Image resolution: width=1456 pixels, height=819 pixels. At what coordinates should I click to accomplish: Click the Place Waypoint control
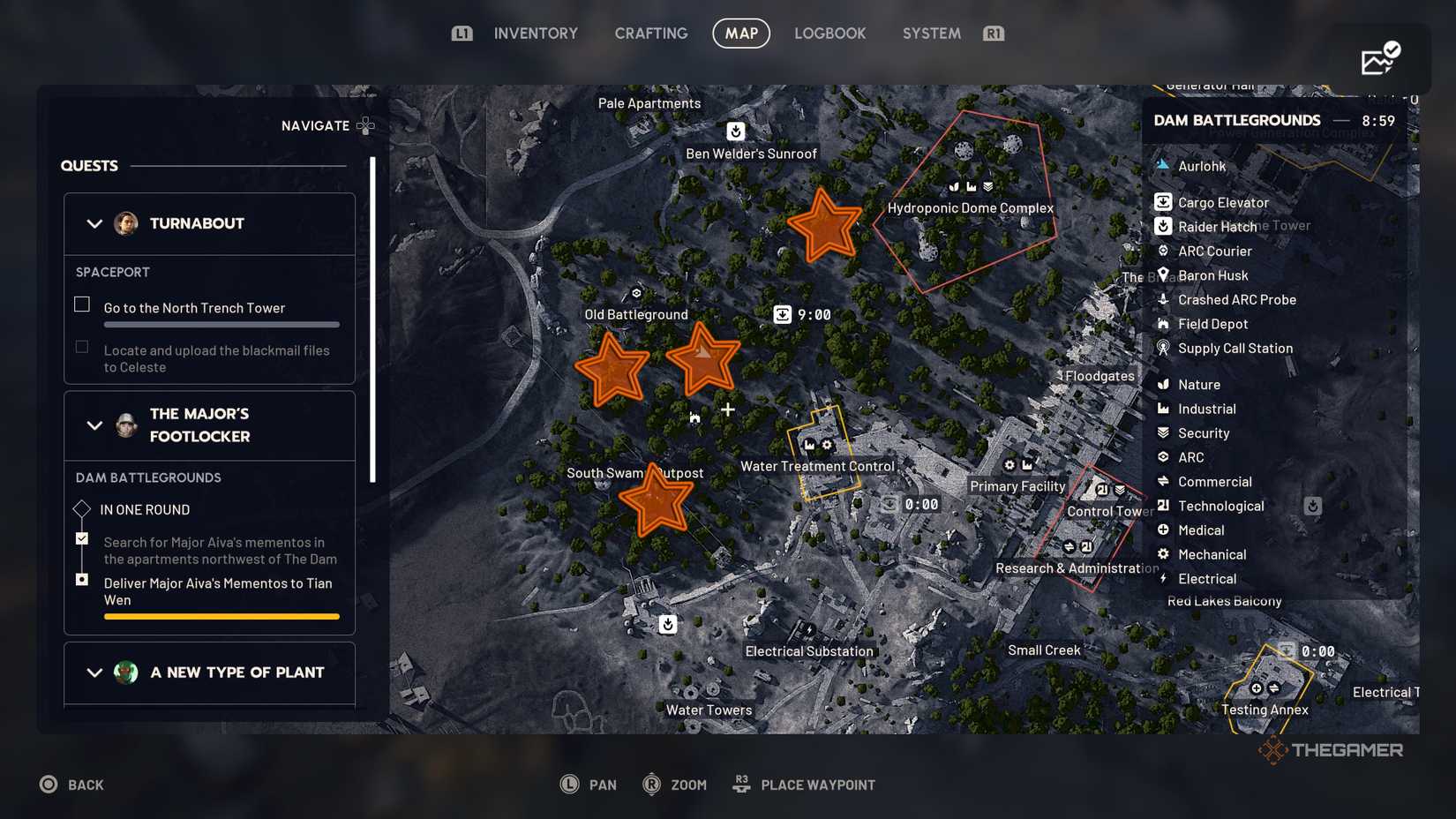802,784
